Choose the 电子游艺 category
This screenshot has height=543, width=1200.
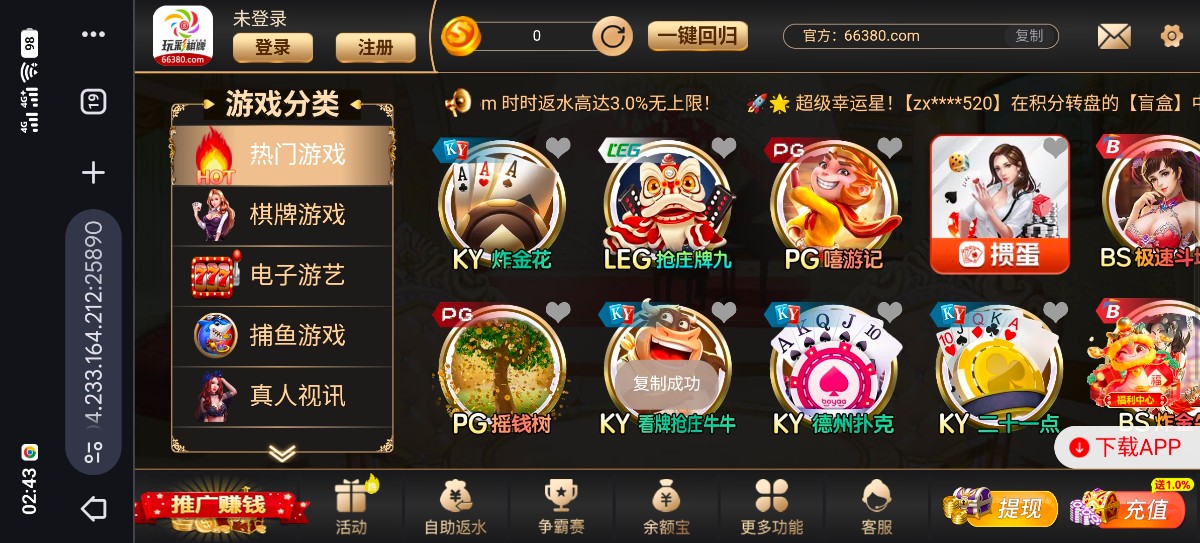click(x=283, y=275)
